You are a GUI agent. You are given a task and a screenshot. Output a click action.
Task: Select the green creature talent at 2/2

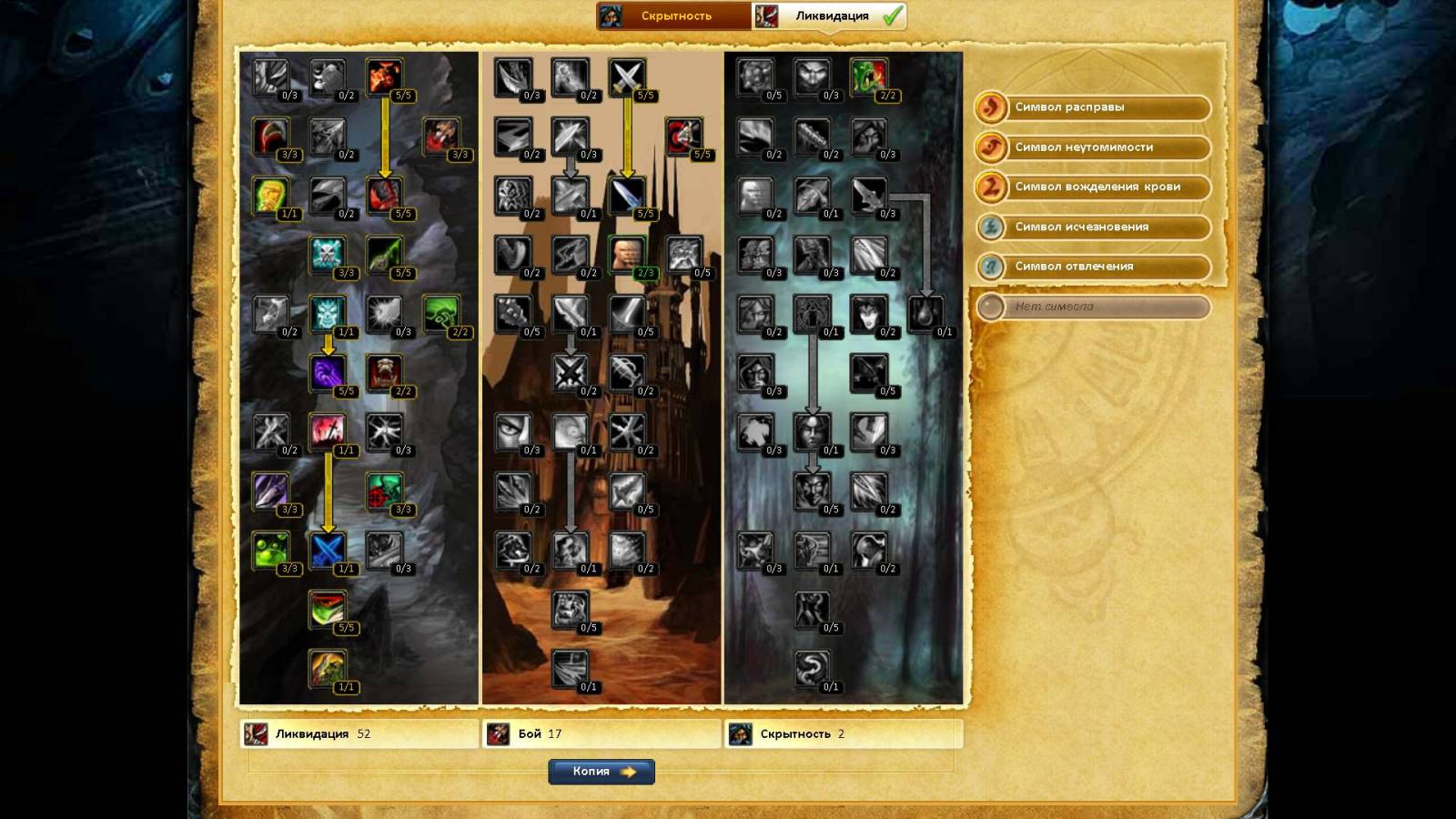(868, 76)
